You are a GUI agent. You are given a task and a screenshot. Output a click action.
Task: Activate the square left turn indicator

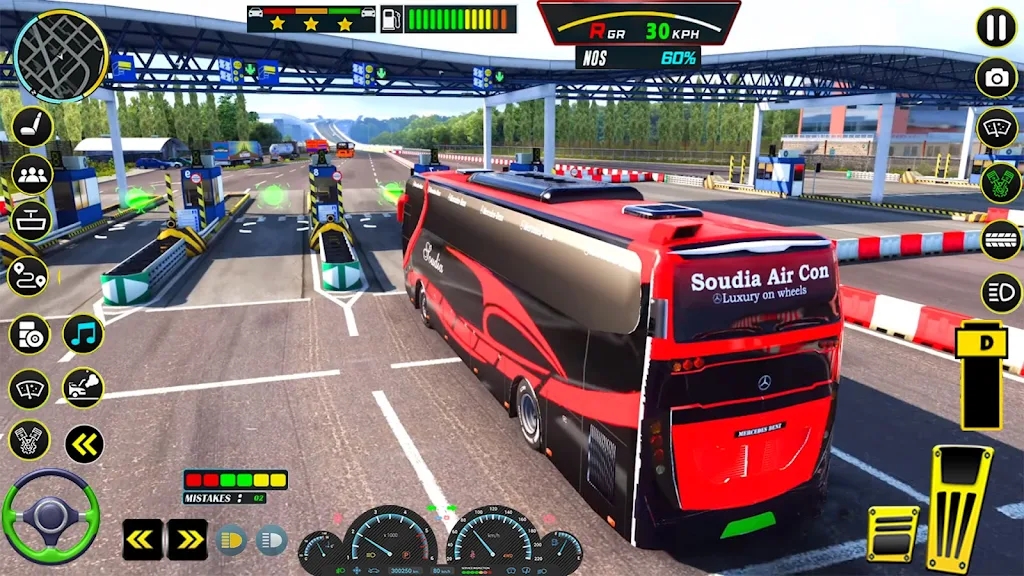(x=143, y=539)
